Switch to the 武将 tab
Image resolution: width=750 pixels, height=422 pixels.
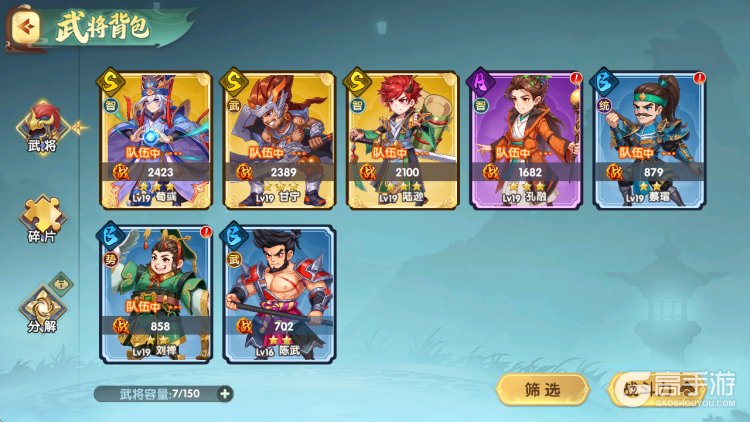(42, 131)
